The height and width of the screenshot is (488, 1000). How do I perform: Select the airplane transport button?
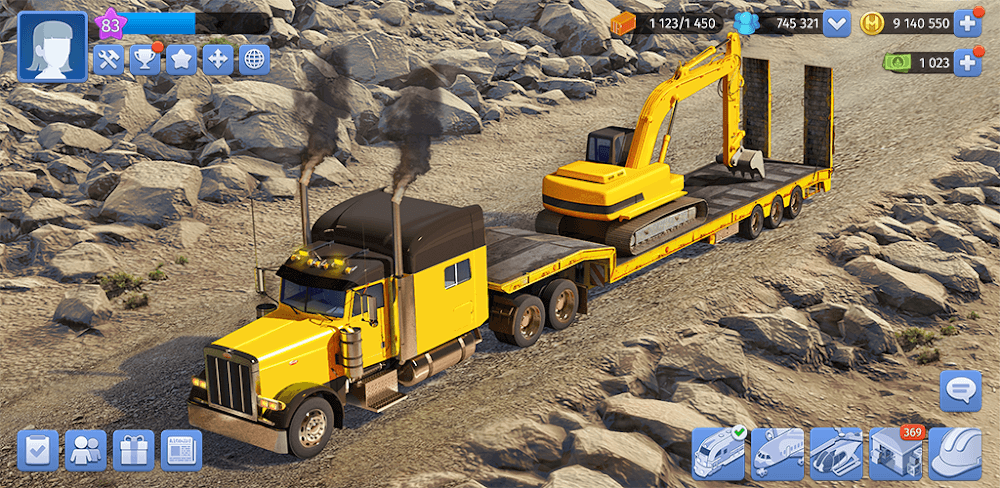click(x=777, y=453)
